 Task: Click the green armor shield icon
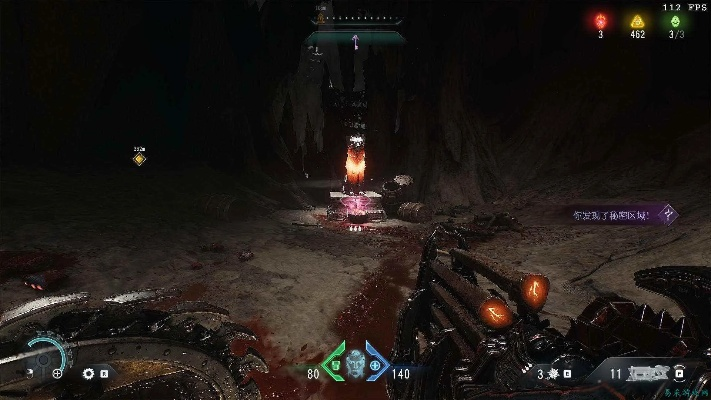pyautogui.click(x=334, y=360)
